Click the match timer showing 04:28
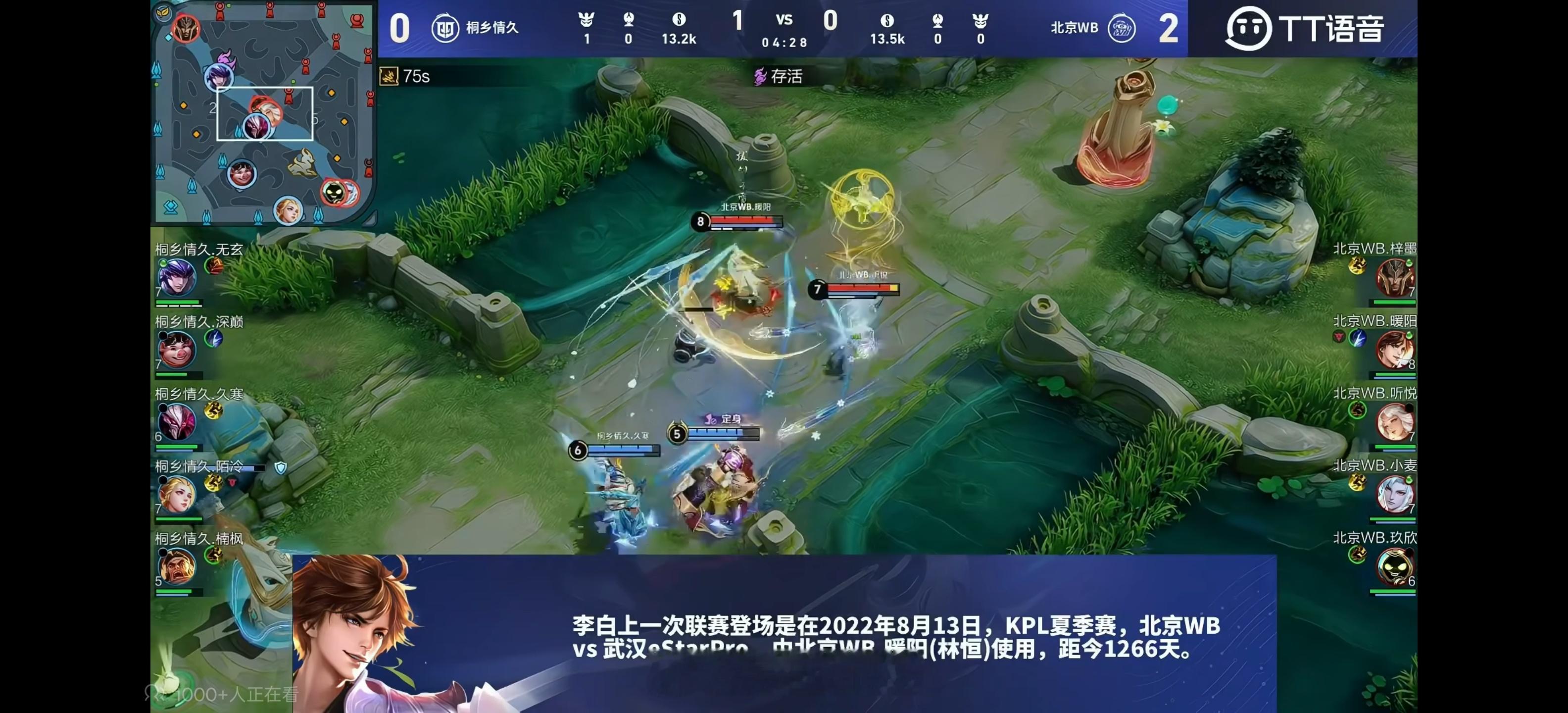The height and width of the screenshot is (713, 1568). 784,43
